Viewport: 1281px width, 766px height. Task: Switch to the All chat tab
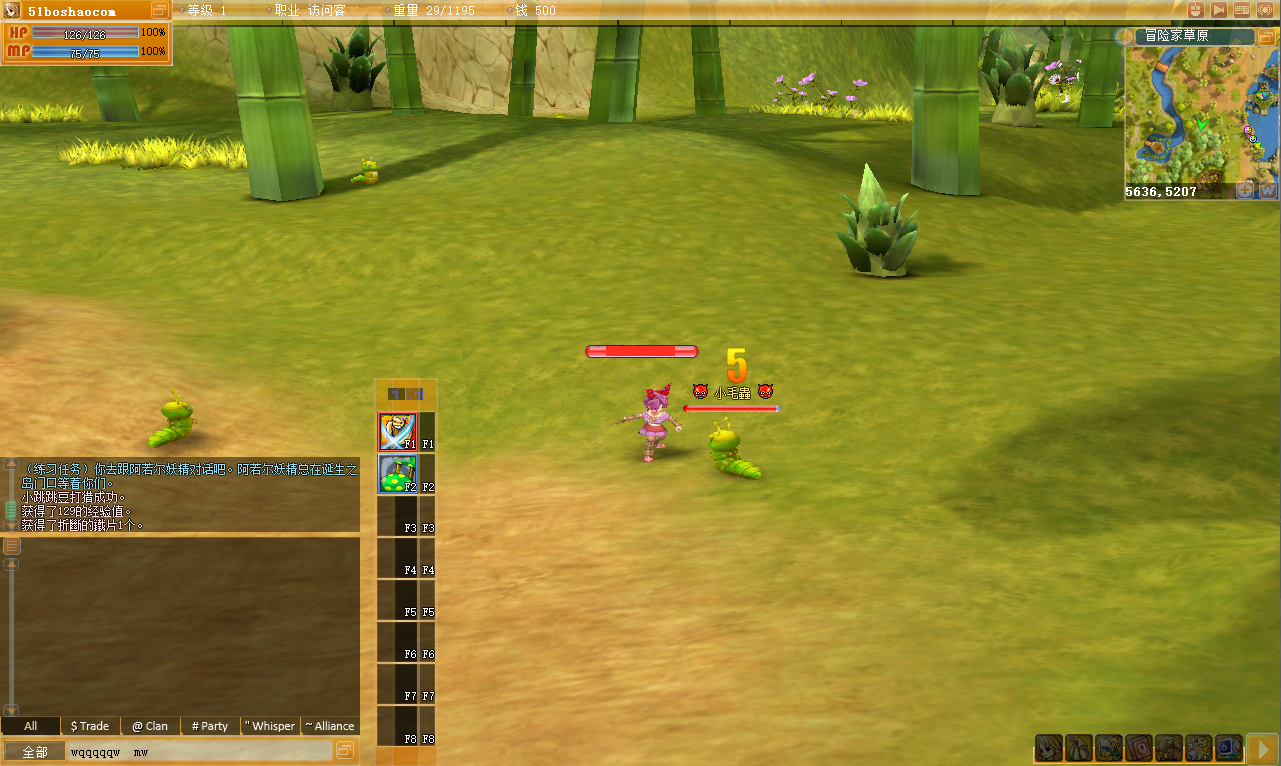[30, 726]
